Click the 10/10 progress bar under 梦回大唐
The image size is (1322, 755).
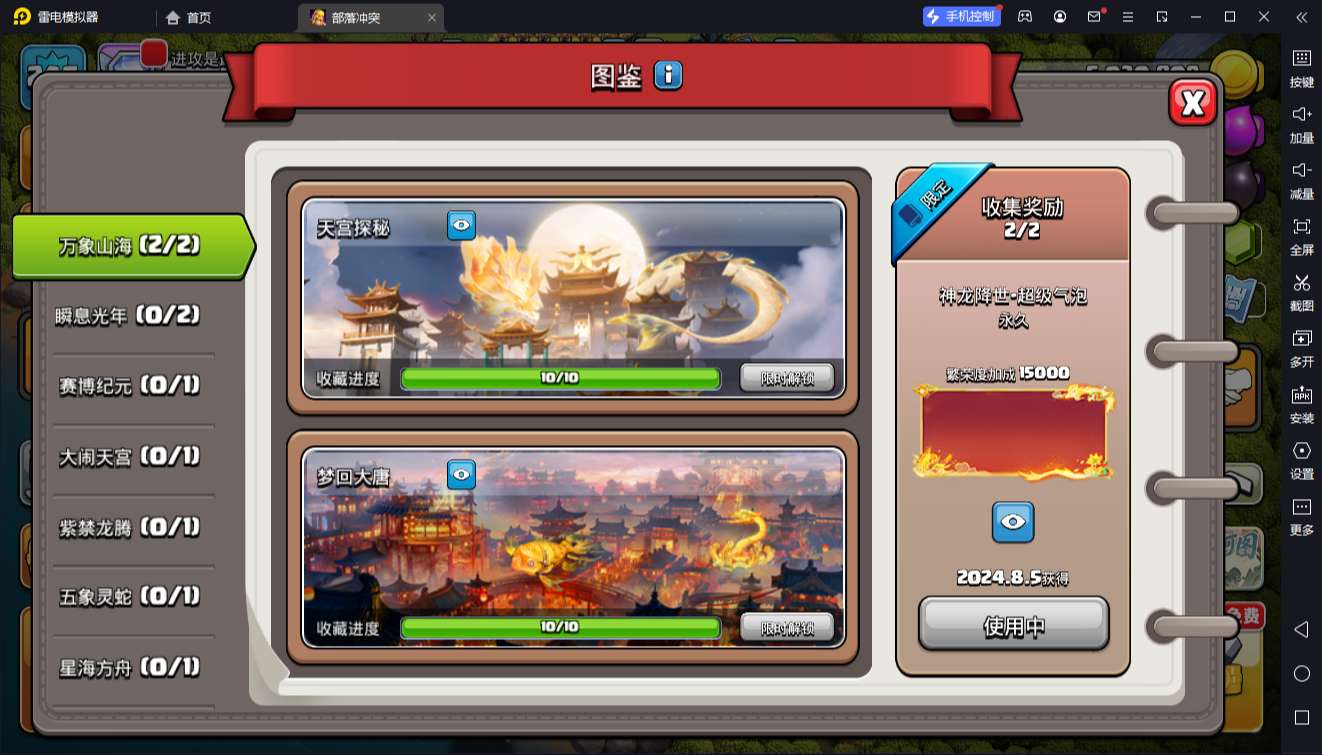tap(560, 628)
